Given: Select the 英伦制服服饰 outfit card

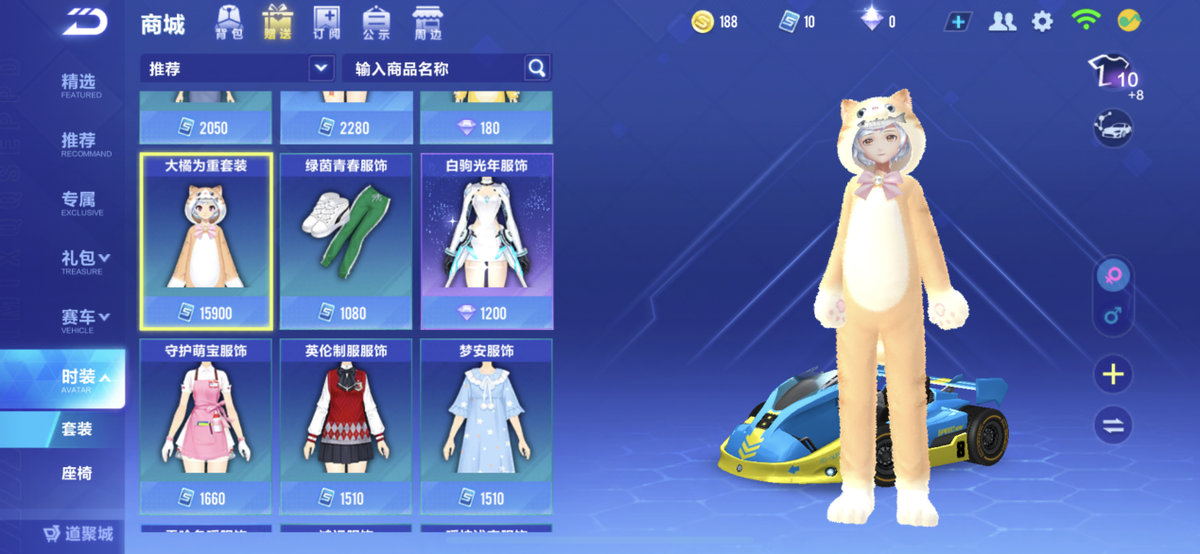Looking at the screenshot, I should [346, 425].
